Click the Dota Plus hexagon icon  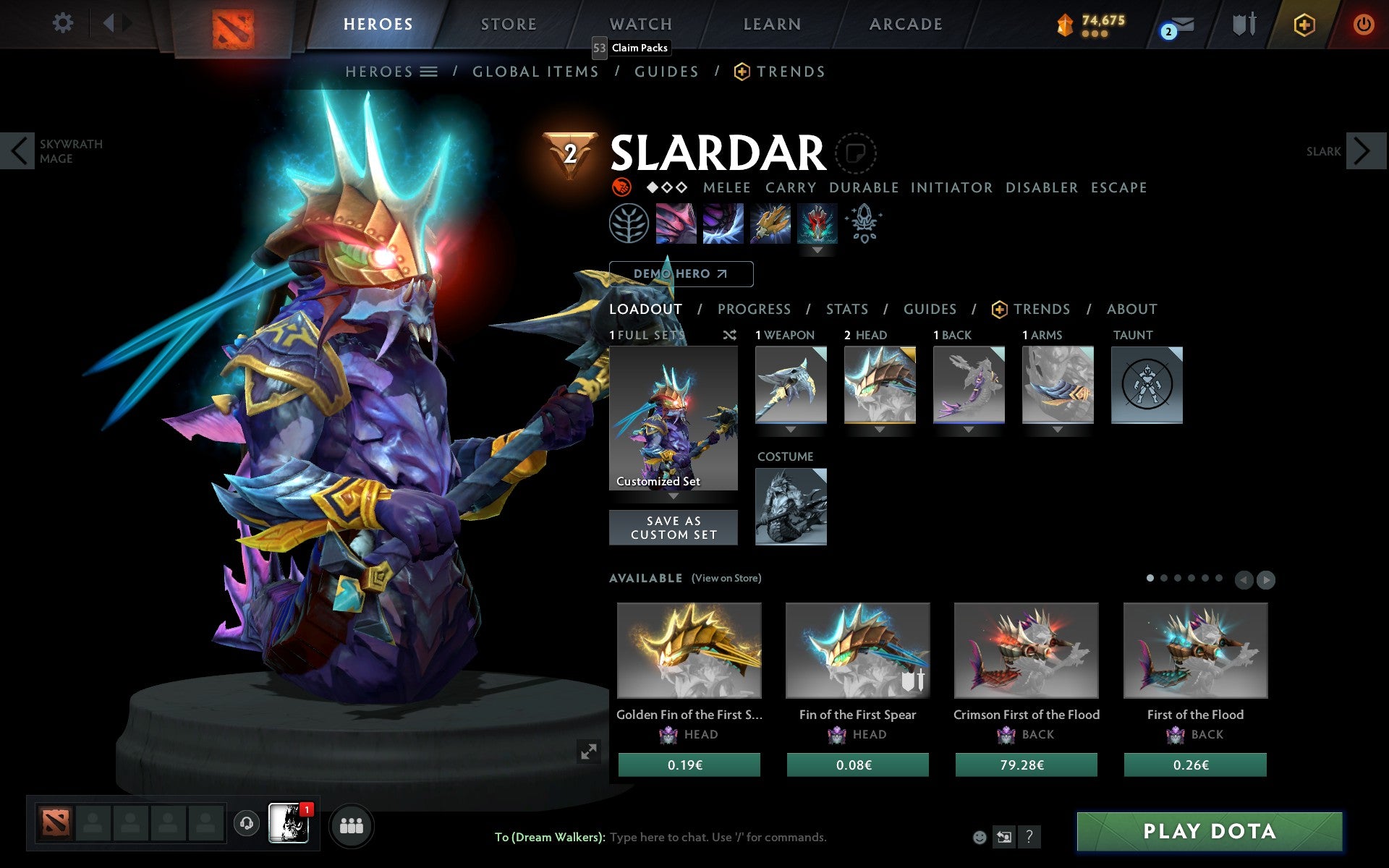tap(1302, 23)
